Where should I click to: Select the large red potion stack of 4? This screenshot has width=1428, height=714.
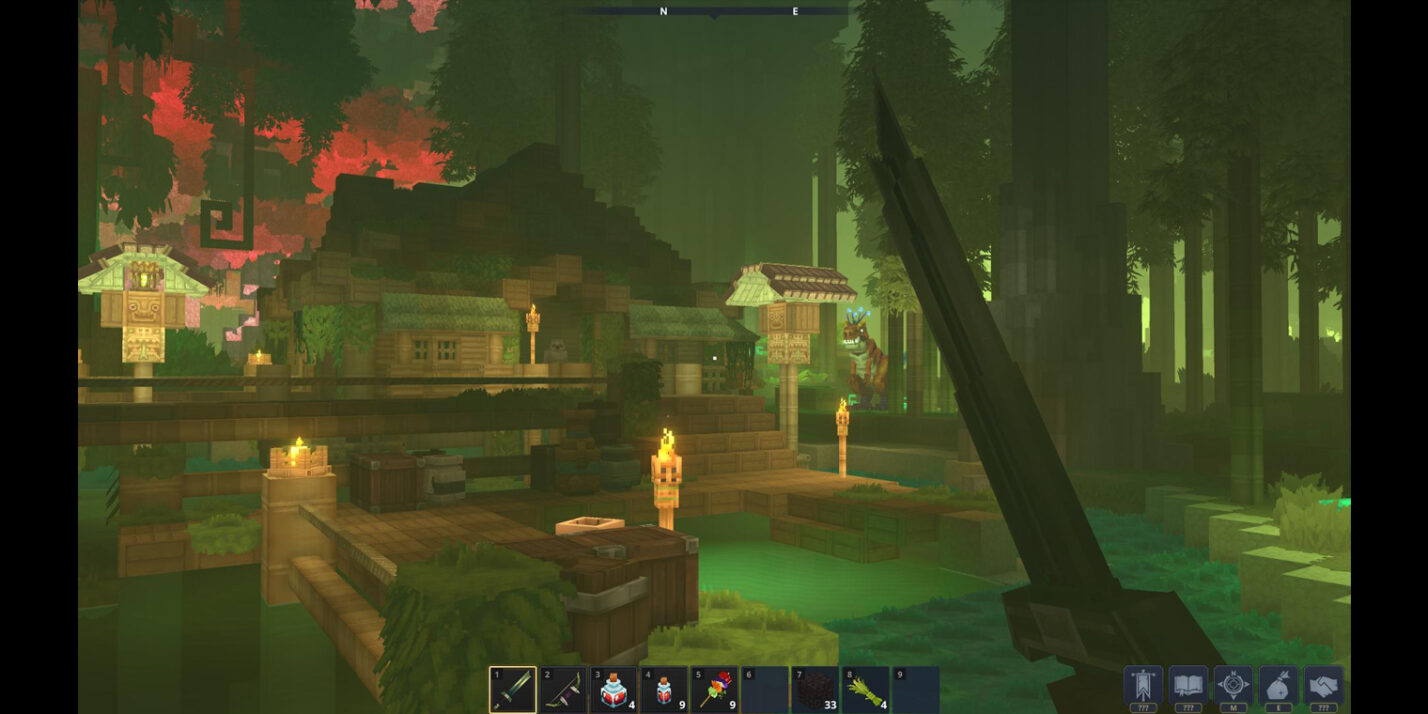click(x=614, y=689)
